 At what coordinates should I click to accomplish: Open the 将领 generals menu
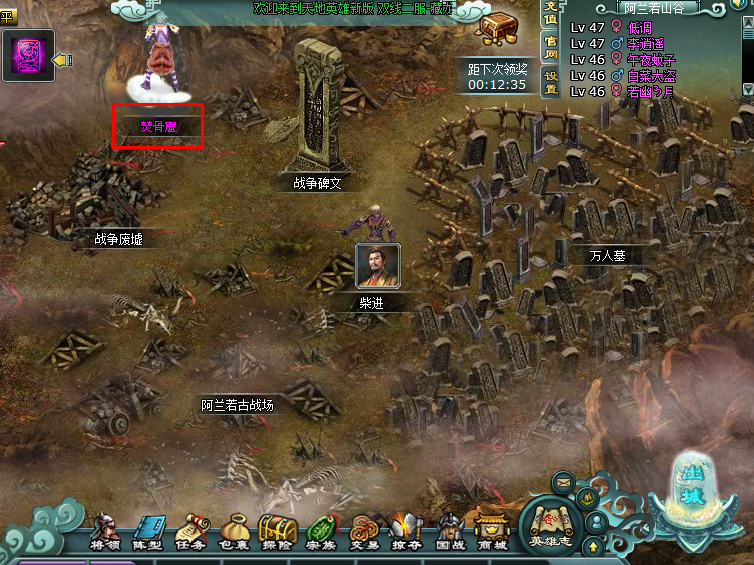pyautogui.click(x=104, y=531)
